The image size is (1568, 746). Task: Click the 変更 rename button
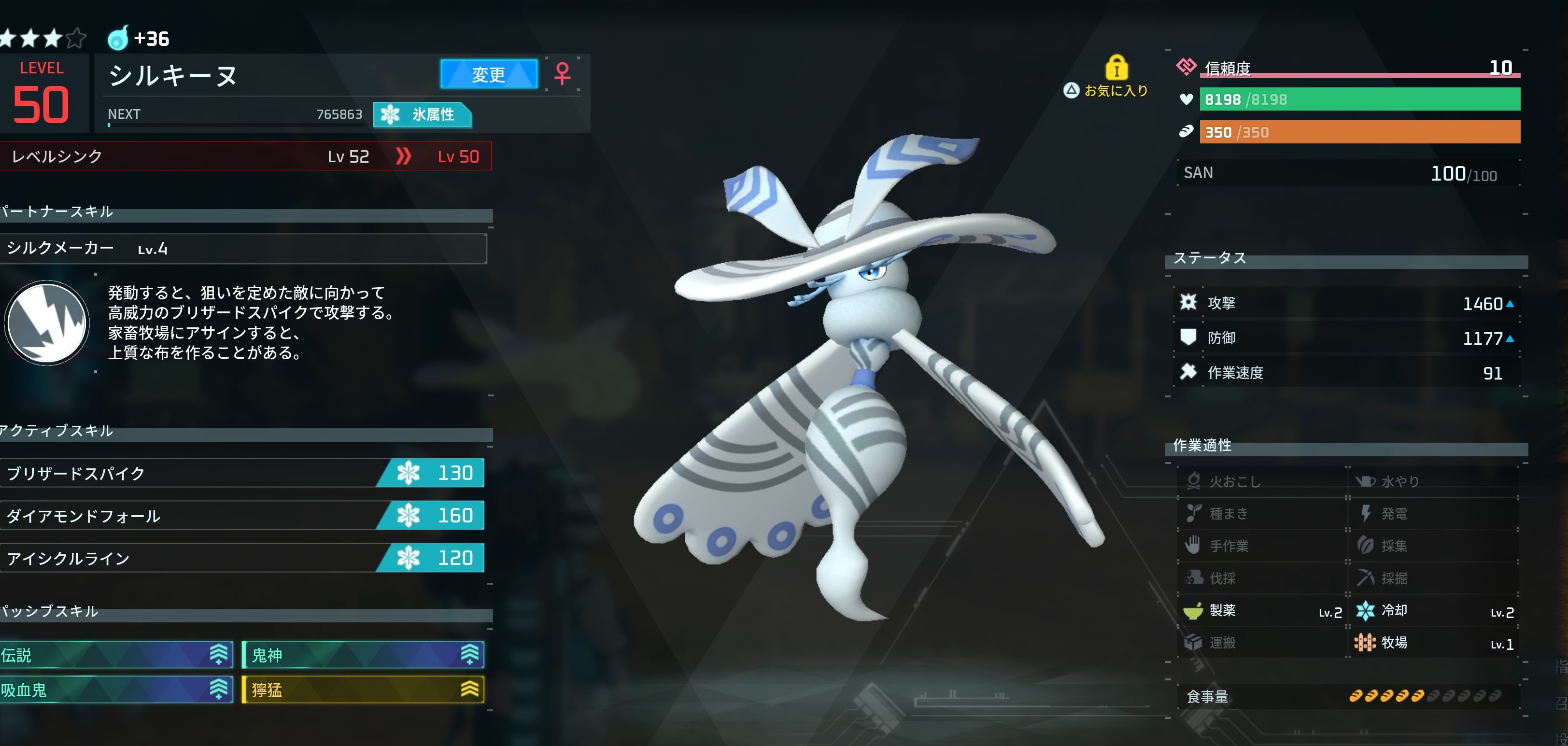[x=488, y=74]
